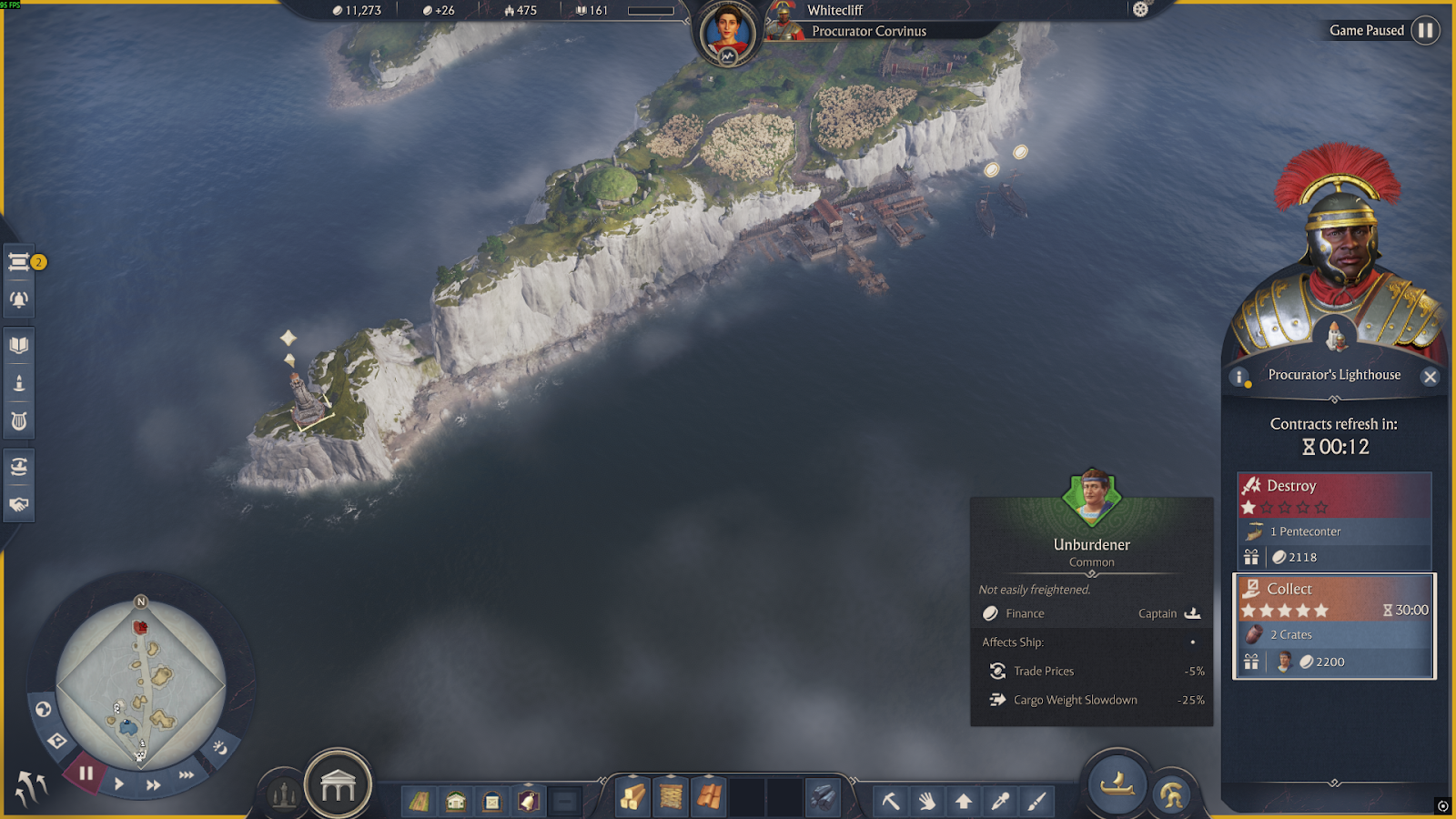Open the ship trade routes menu
This screenshot has height=819, width=1456.
[19, 467]
